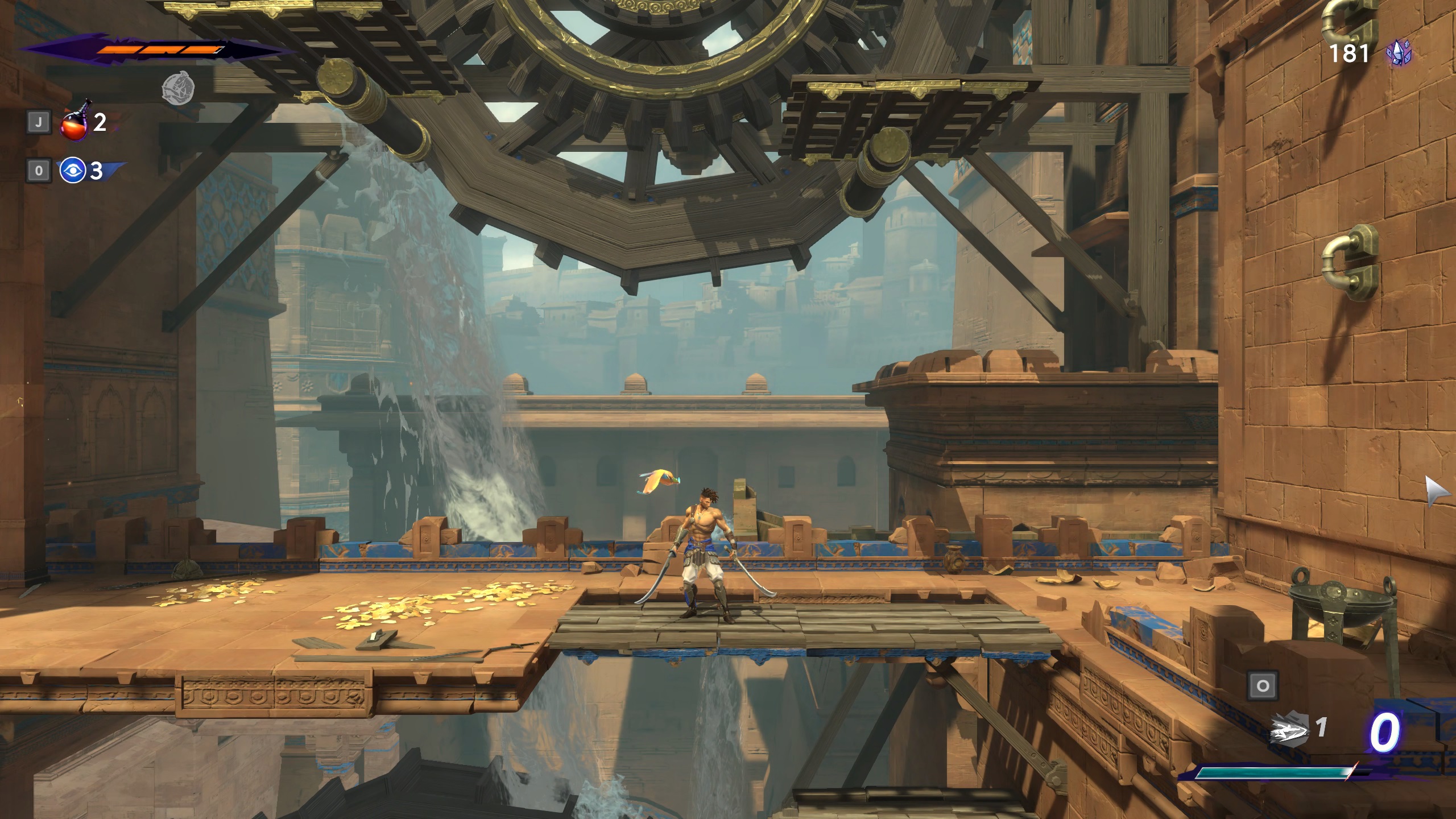
Task: Click the purple time crystals currency icon
Action: coord(1399,55)
